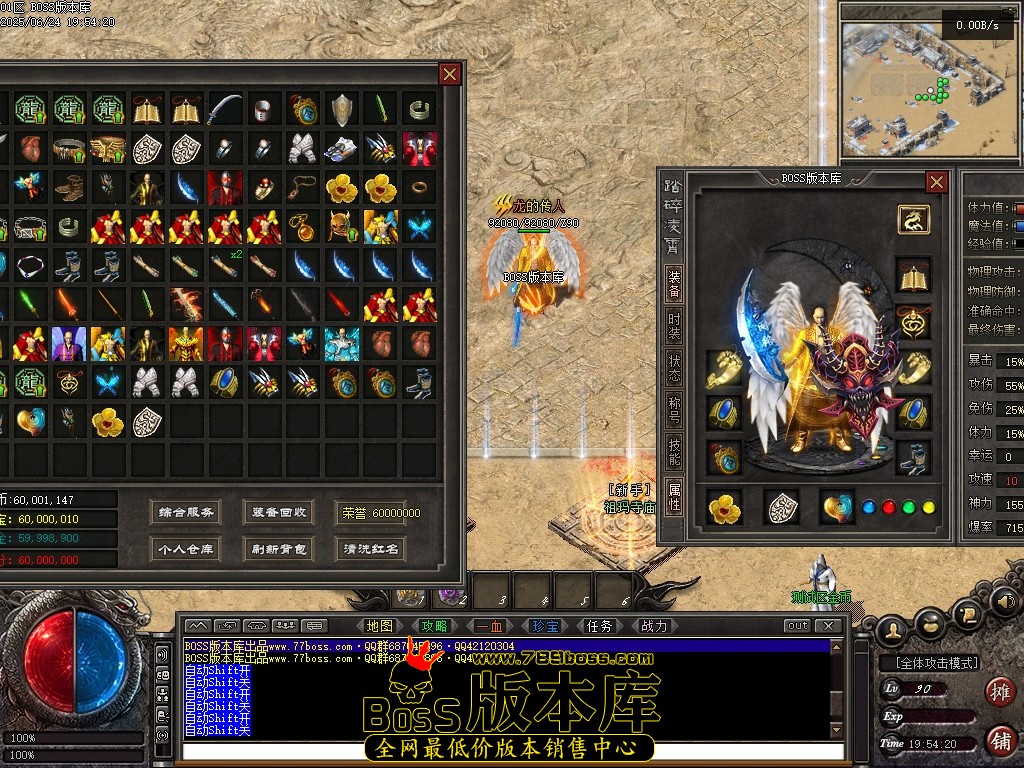The image size is (1024, 768).
Task: Close the character equipment panel
Action: 936,182
